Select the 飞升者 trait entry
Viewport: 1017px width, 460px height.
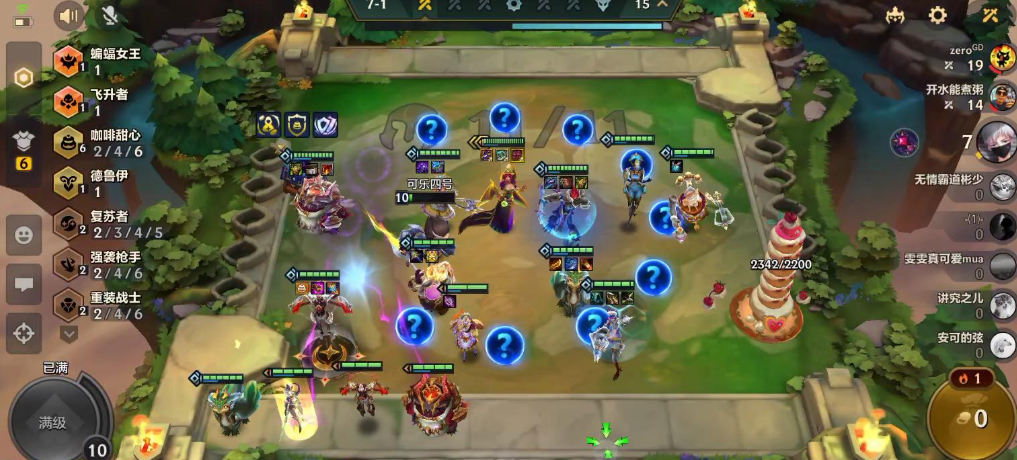(x=98, y=102)
